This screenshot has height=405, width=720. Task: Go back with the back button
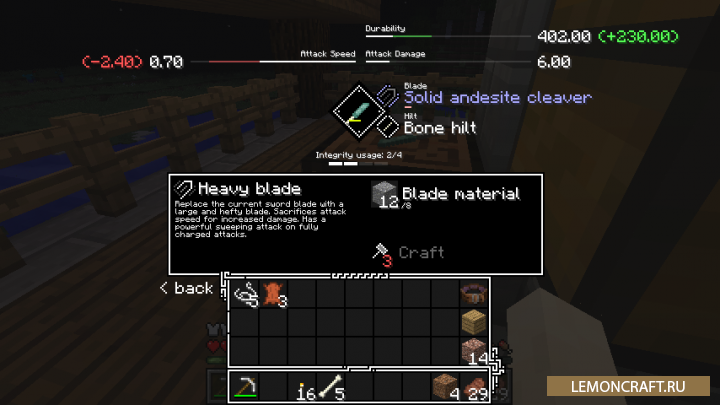tap(186, 288)
